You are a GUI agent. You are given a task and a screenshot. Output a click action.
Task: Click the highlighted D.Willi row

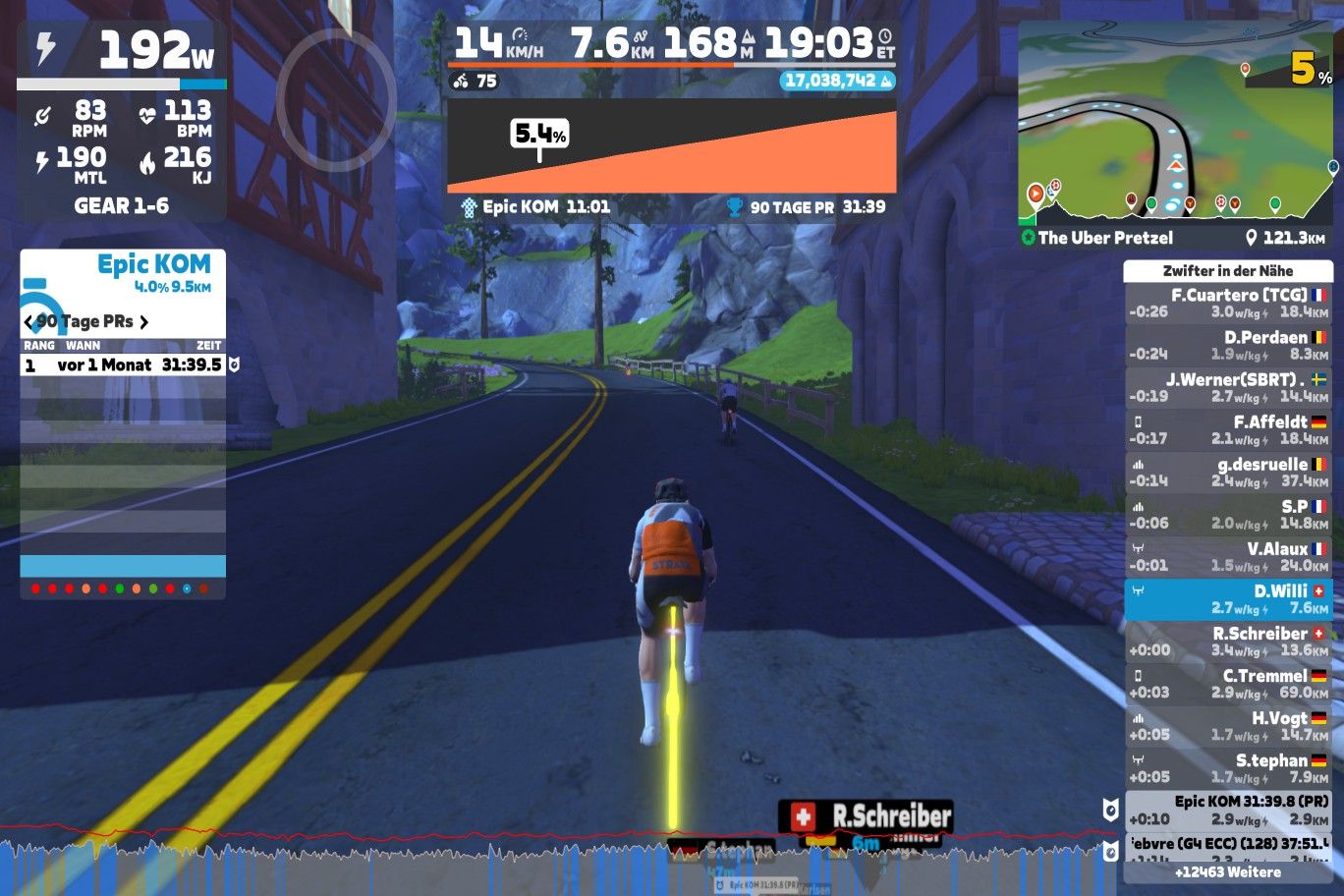1228,598
